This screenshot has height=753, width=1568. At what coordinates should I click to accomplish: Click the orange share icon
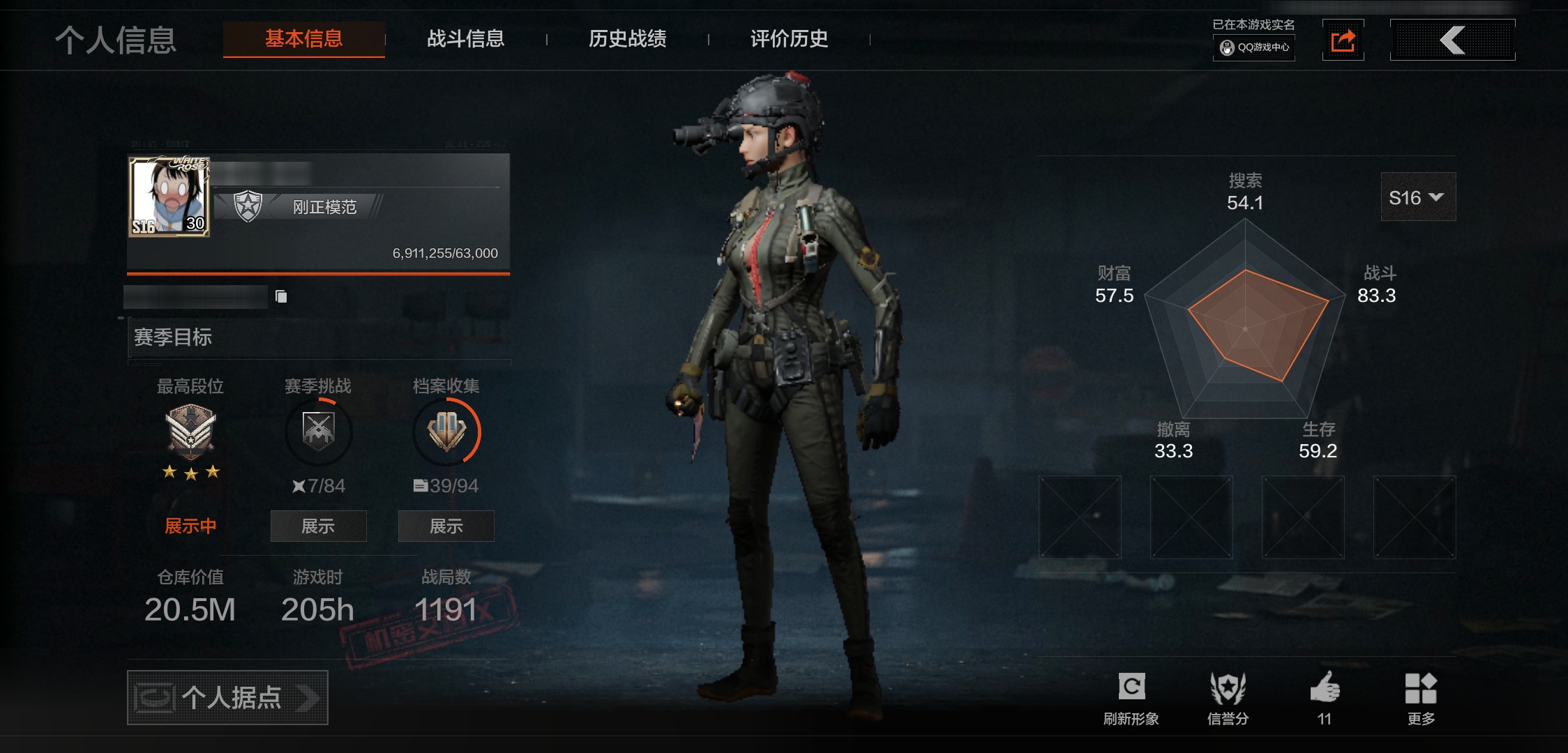pyautogui.click(x=1343, y=40)
